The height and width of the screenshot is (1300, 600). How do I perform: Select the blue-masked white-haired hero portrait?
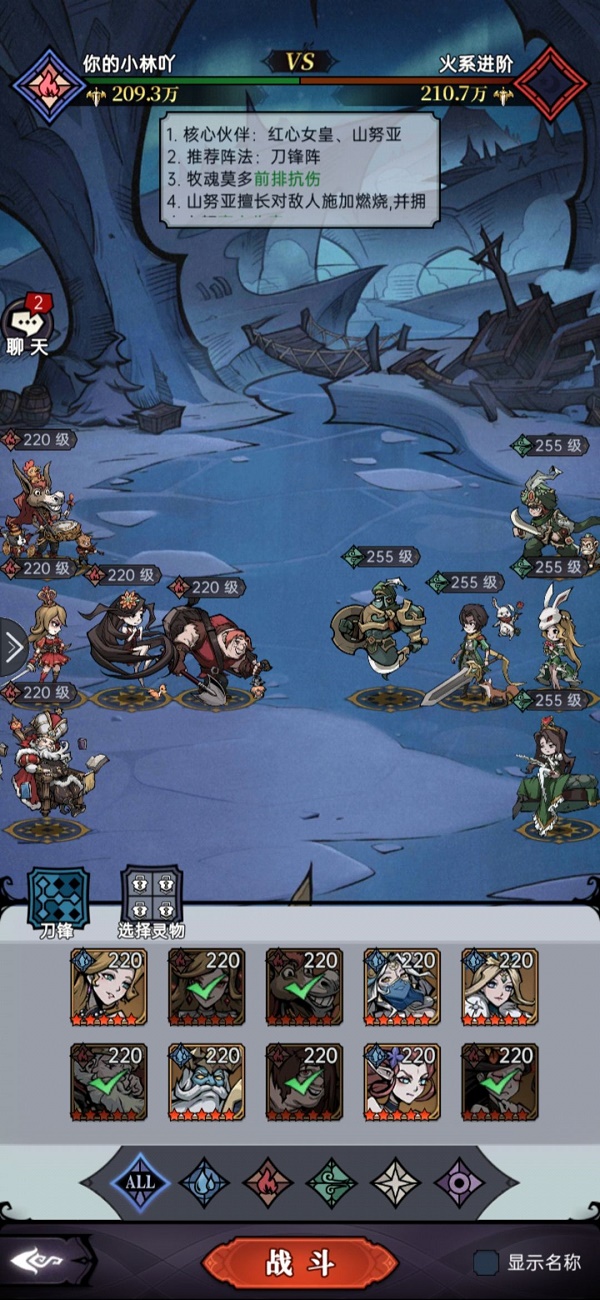(x=402, y=987)
